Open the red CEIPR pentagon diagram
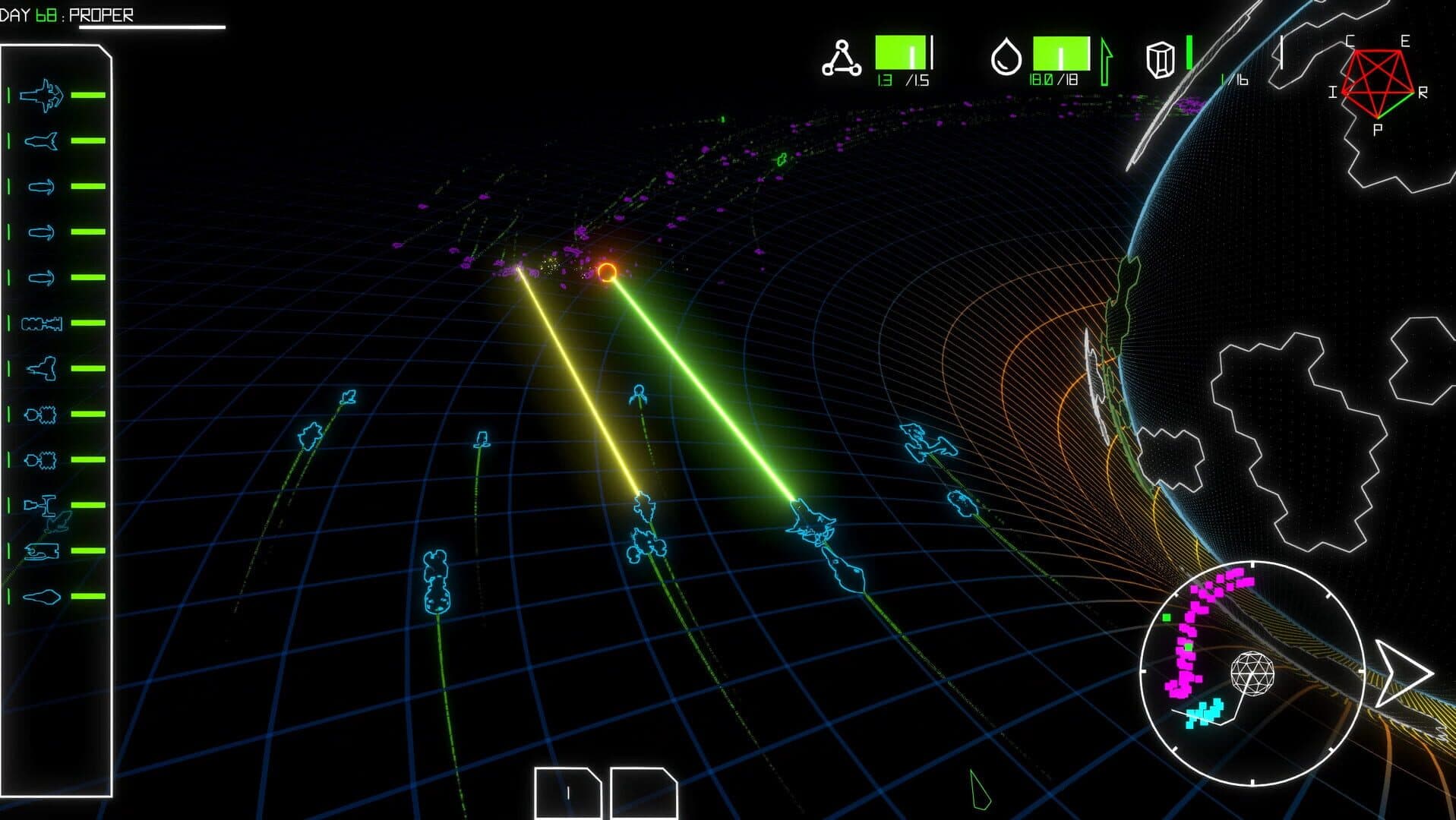The width and height of the screenshot is (1456, 820). click(1376, 85)
